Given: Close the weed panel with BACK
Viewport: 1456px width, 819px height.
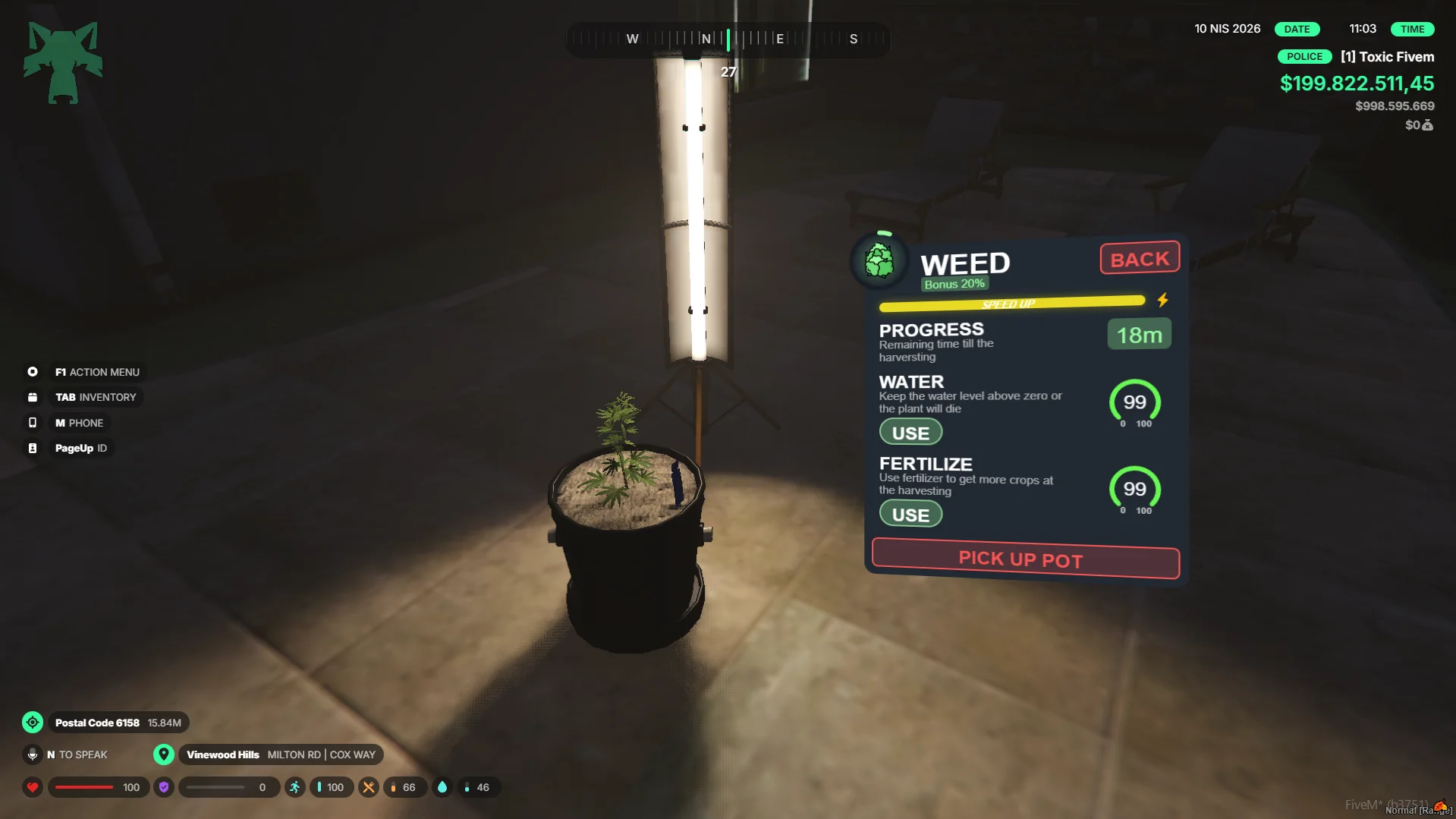Looking at the screenshot, I should [x=1140, y=259].
